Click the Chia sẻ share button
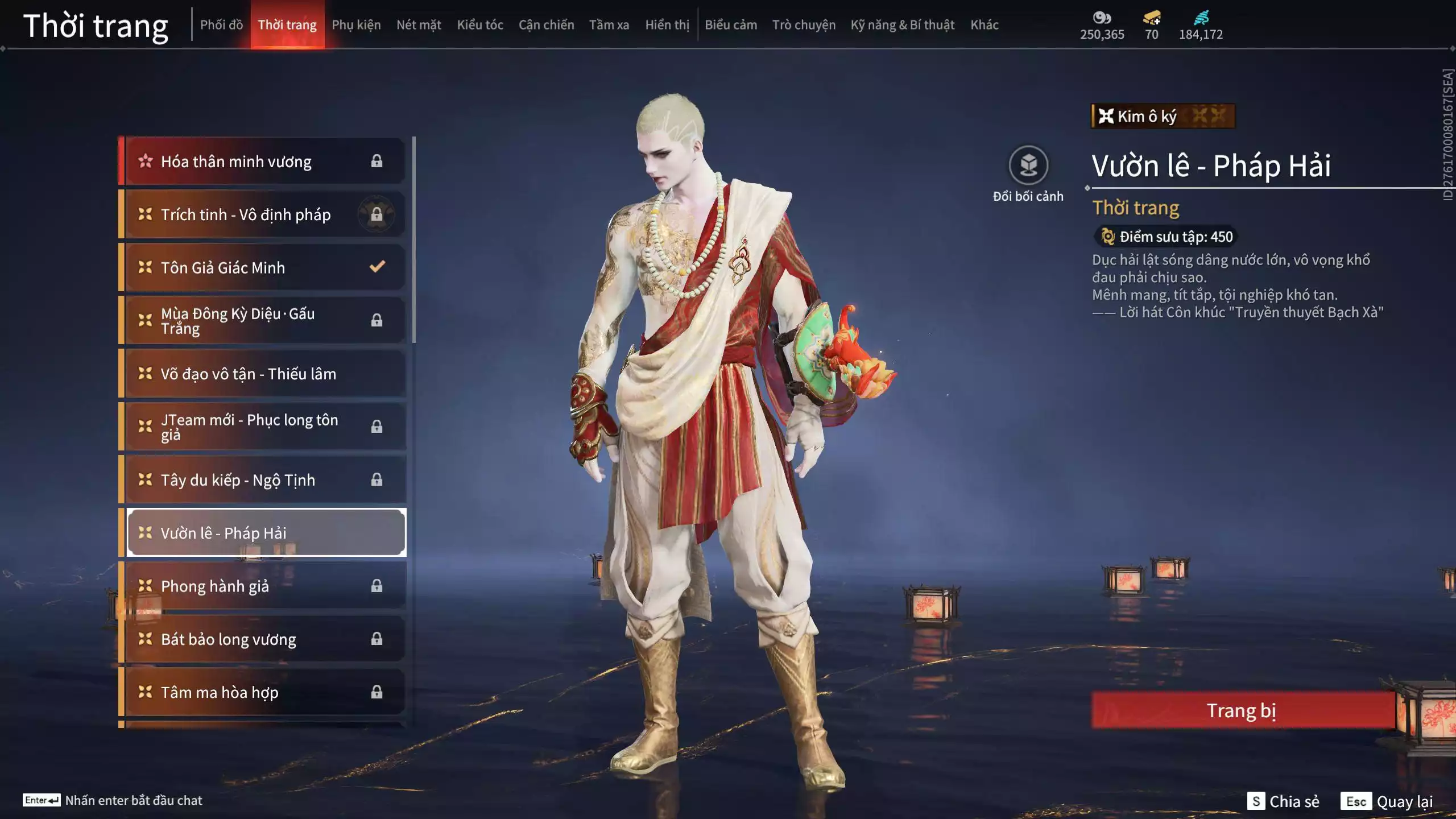 point(1284,801)
